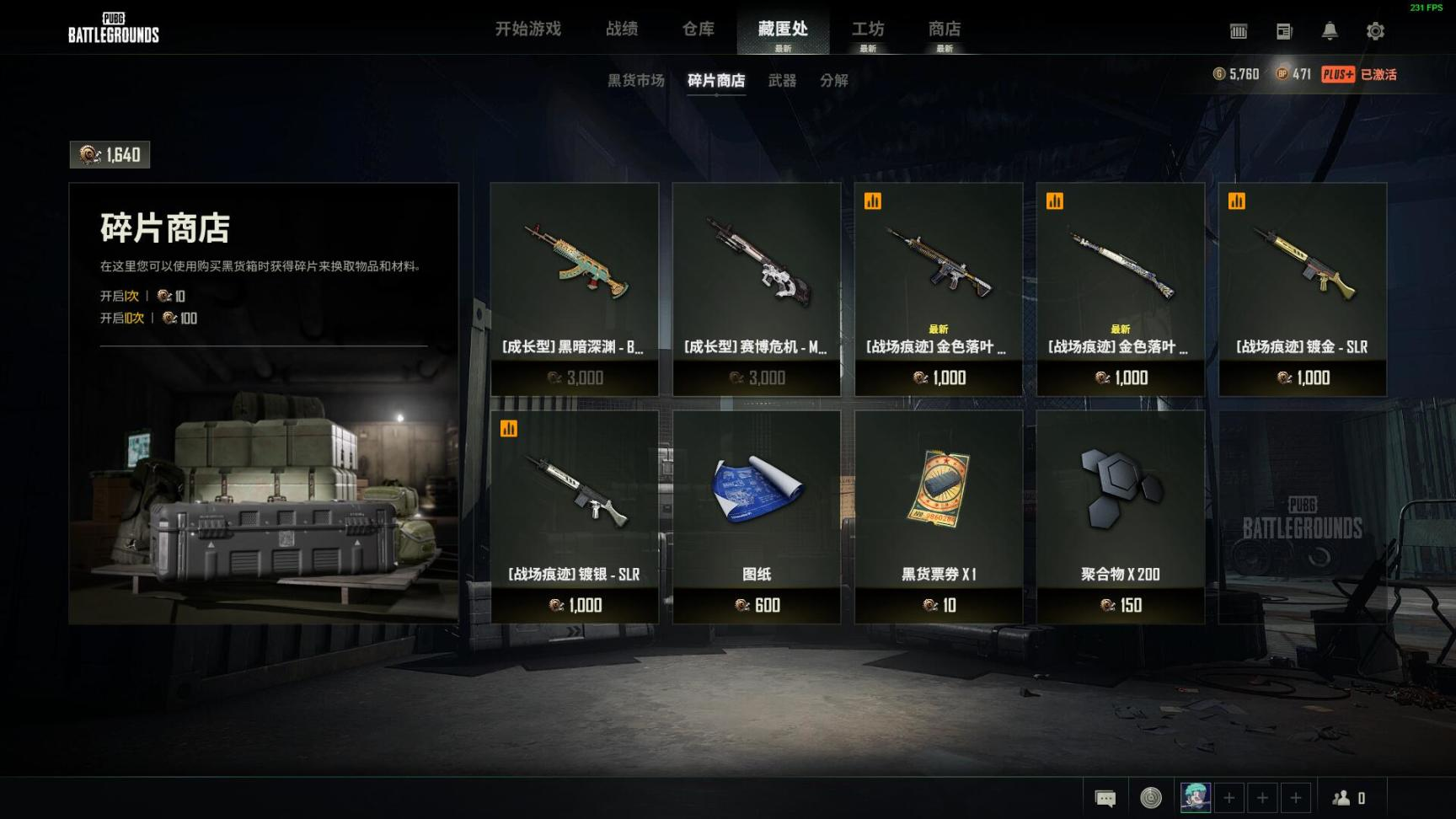Open the 商店 store tab

tap(945, 29)
